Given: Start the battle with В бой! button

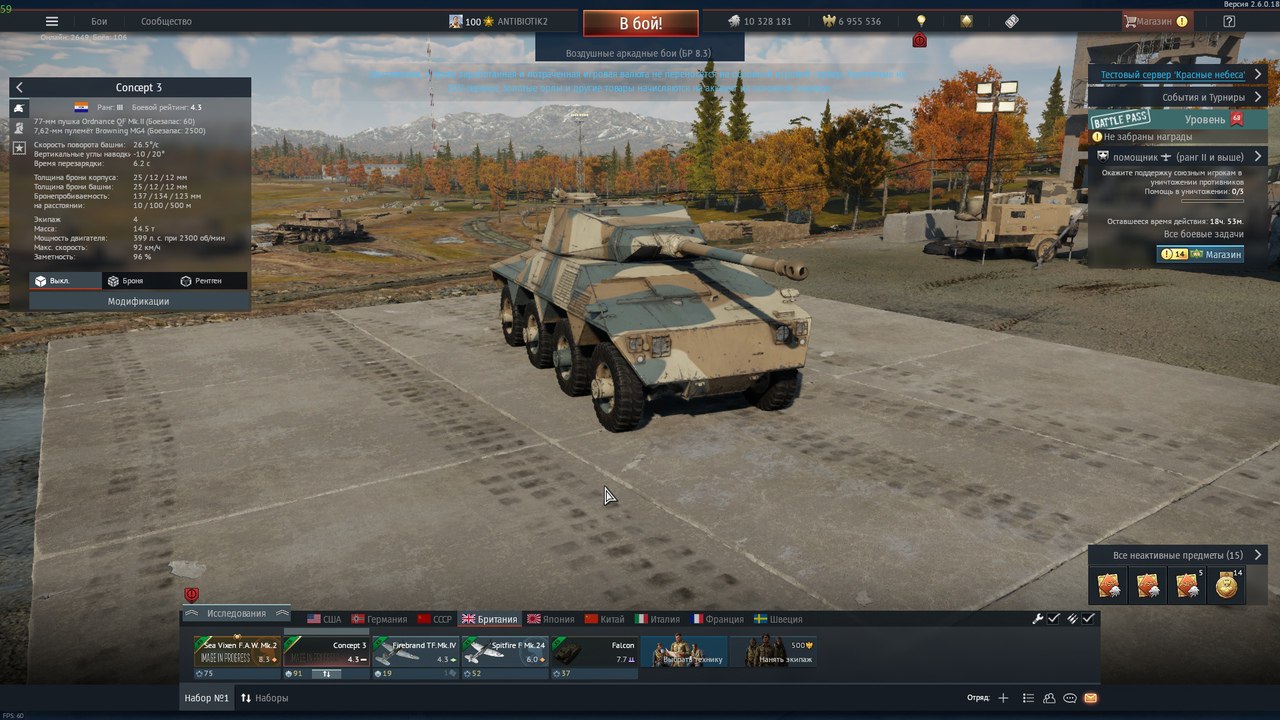Looking at the screenshot, I should [x=641, y=22].
